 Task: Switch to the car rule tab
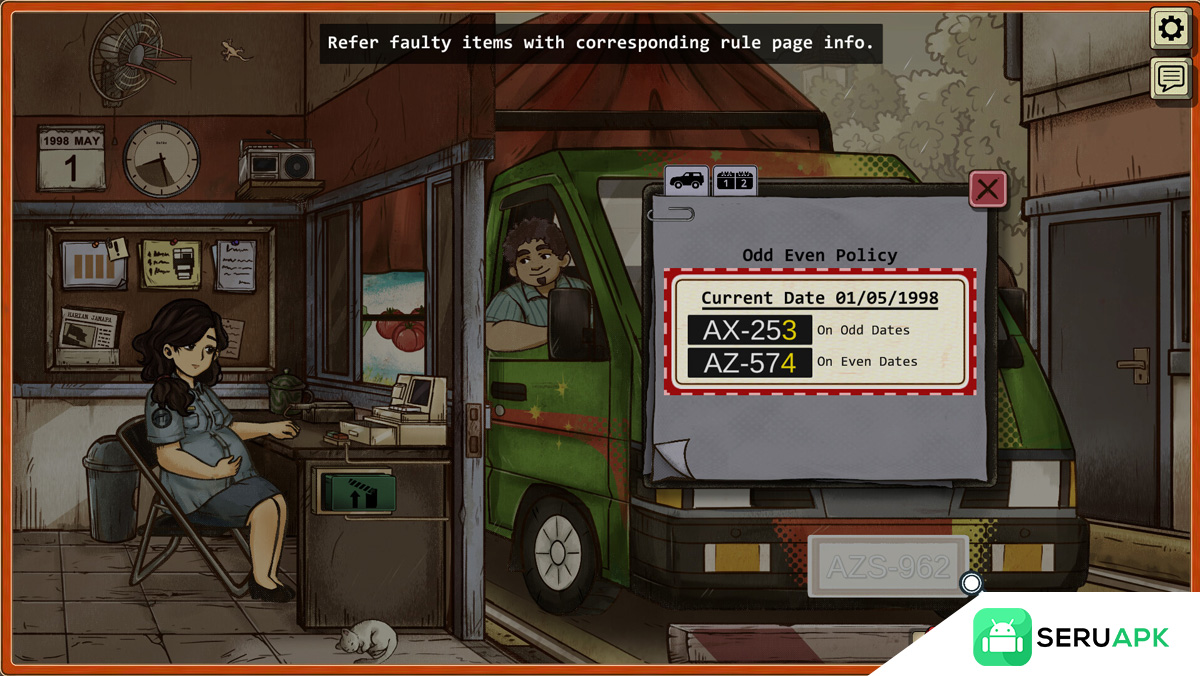(x=687, y=181)
